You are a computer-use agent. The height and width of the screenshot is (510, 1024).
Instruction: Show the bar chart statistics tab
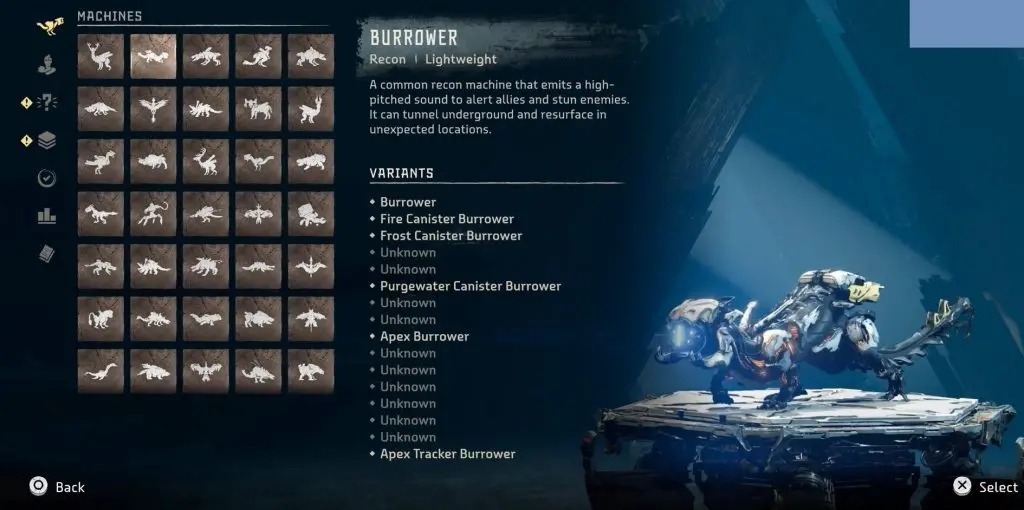pos(46,215)
